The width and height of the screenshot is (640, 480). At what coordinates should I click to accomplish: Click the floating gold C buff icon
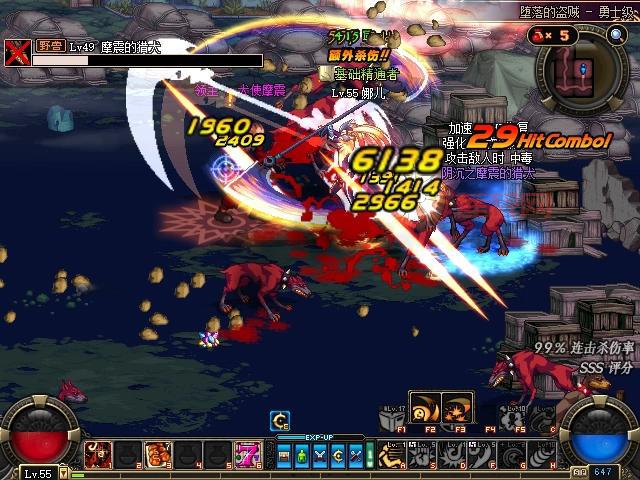pyautogui.click(x=281, y=421)
